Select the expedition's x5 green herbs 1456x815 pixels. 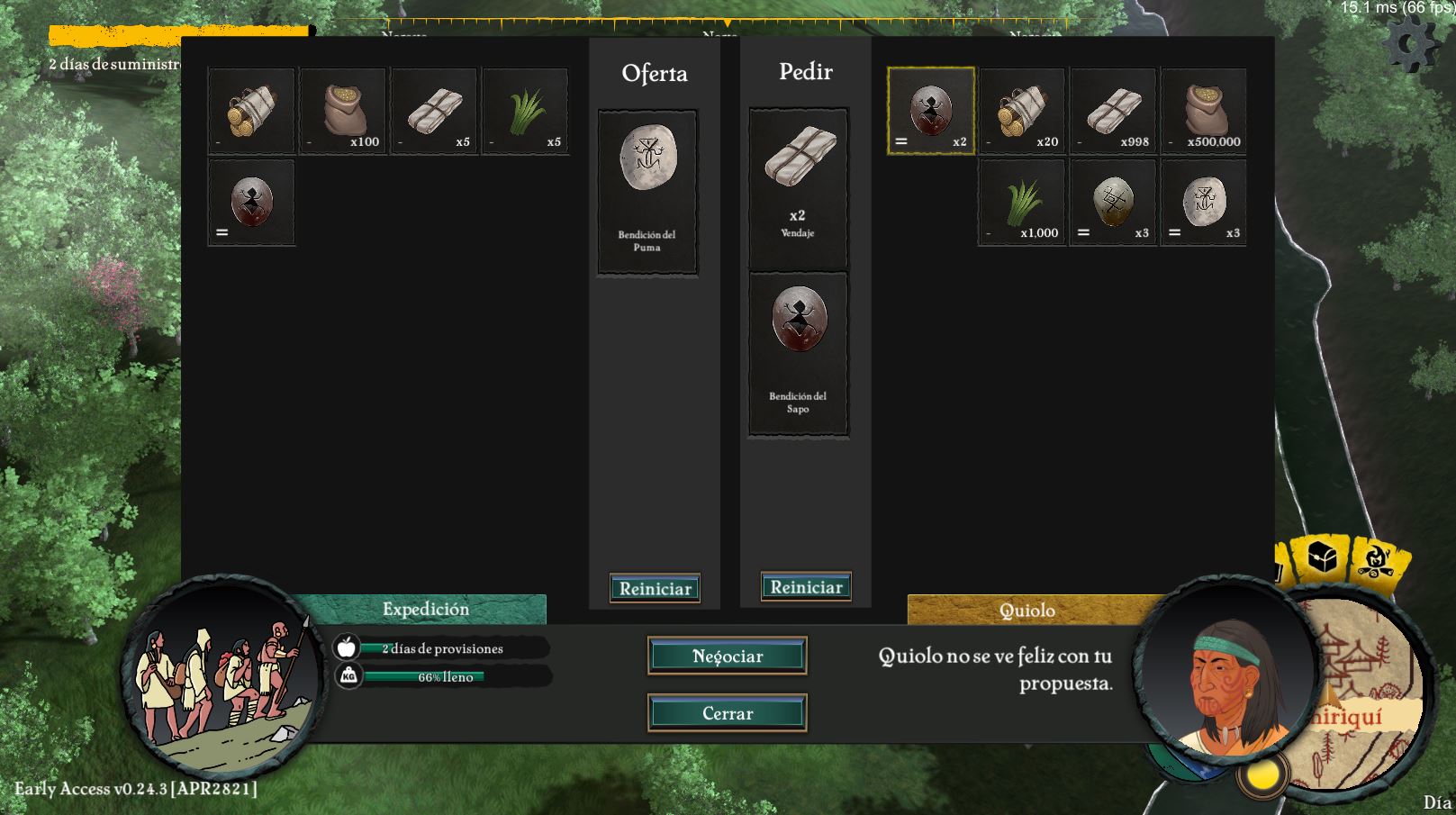525,112
